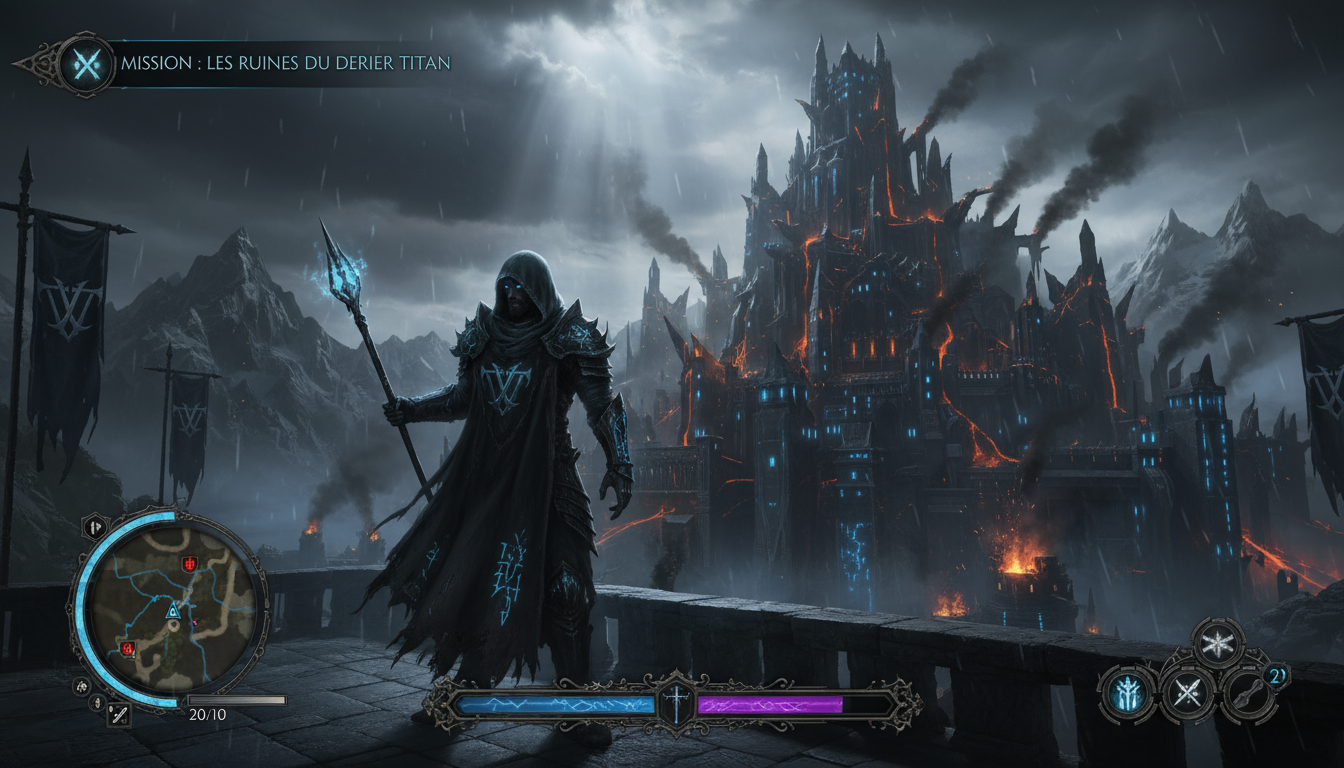Open the "Les Ruines du Derier Titan" mission tracker

tap(285, 63)
